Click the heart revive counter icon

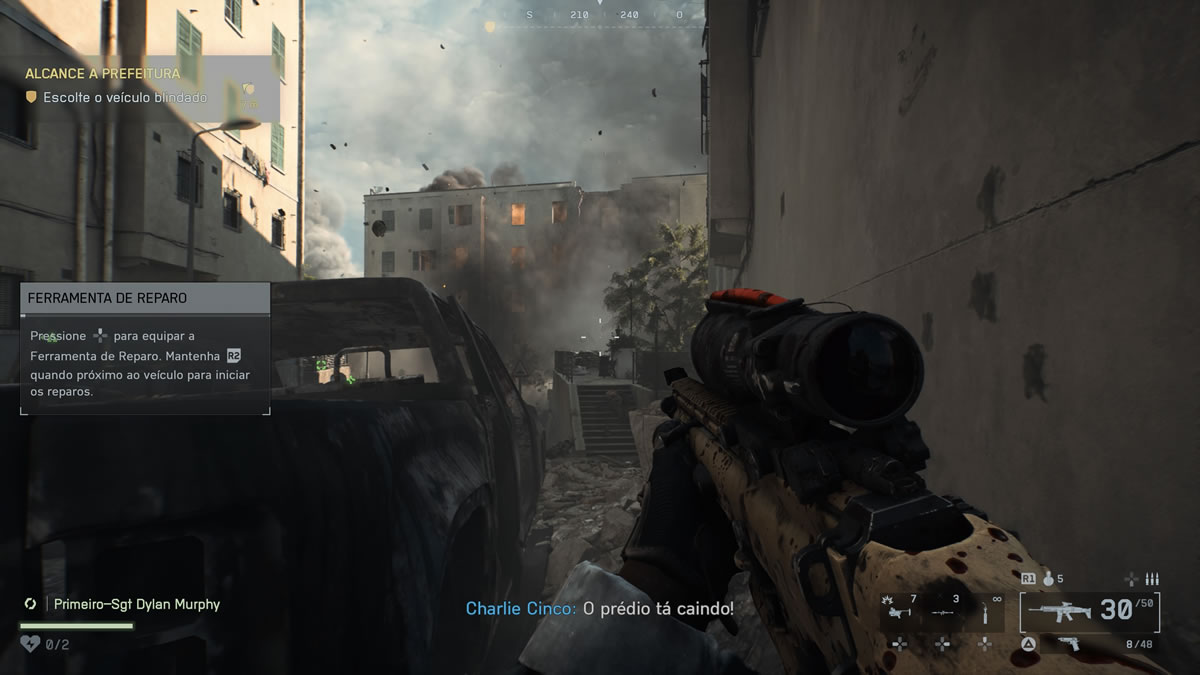[x=31, y=644]
